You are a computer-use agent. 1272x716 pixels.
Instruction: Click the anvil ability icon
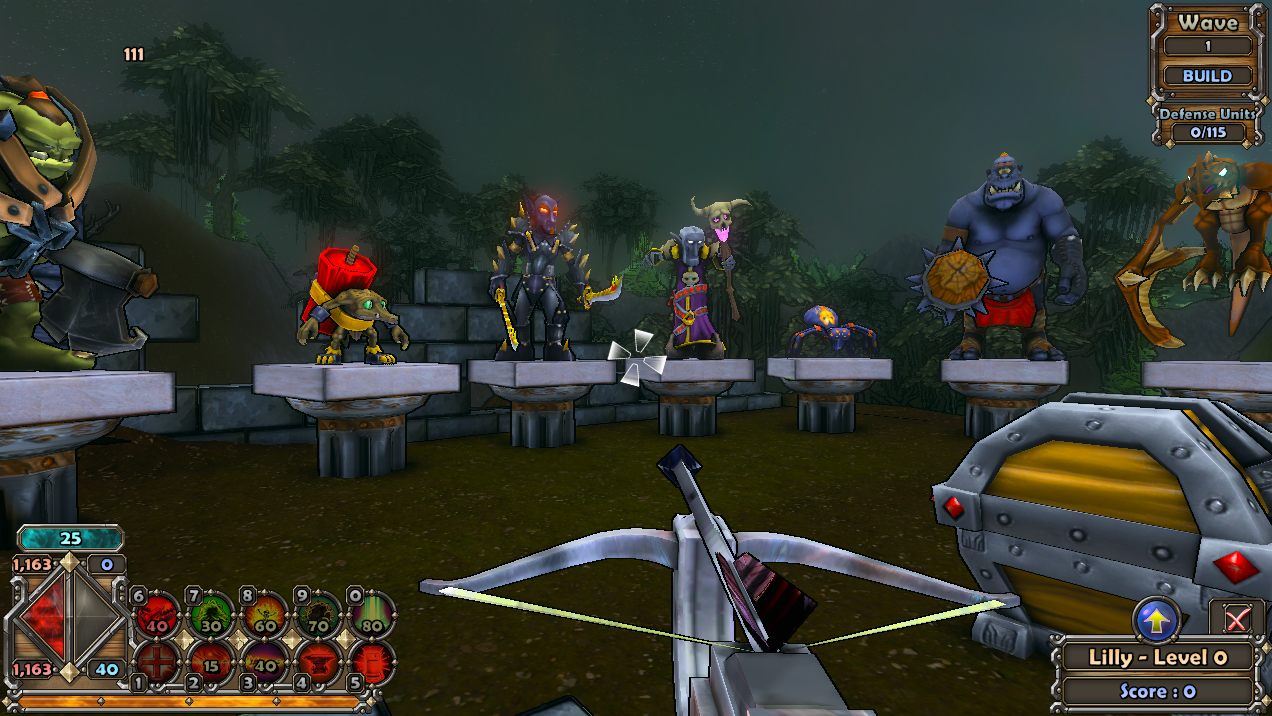click(319, 661)
